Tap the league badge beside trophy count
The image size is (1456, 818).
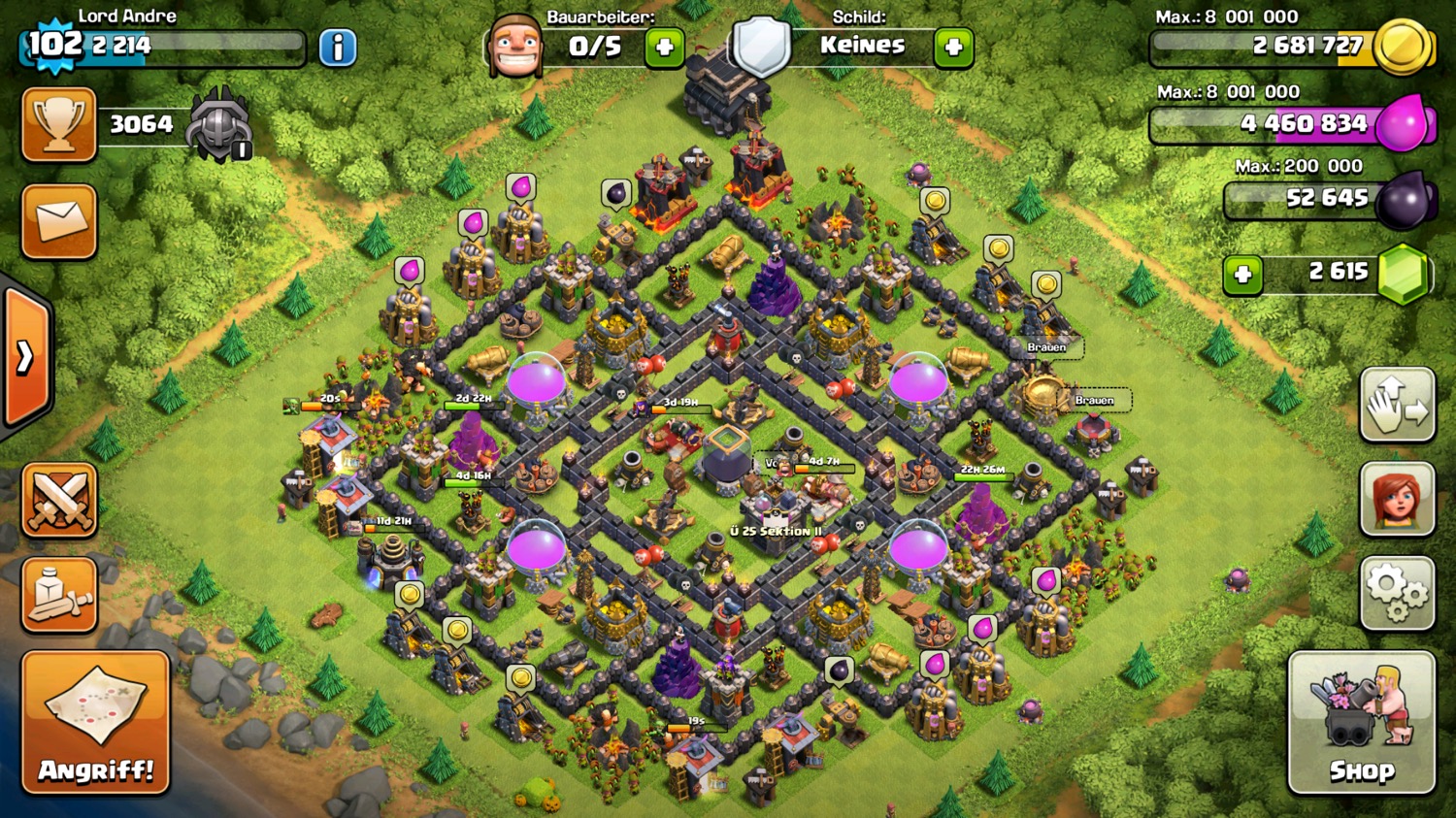[219, 125]
